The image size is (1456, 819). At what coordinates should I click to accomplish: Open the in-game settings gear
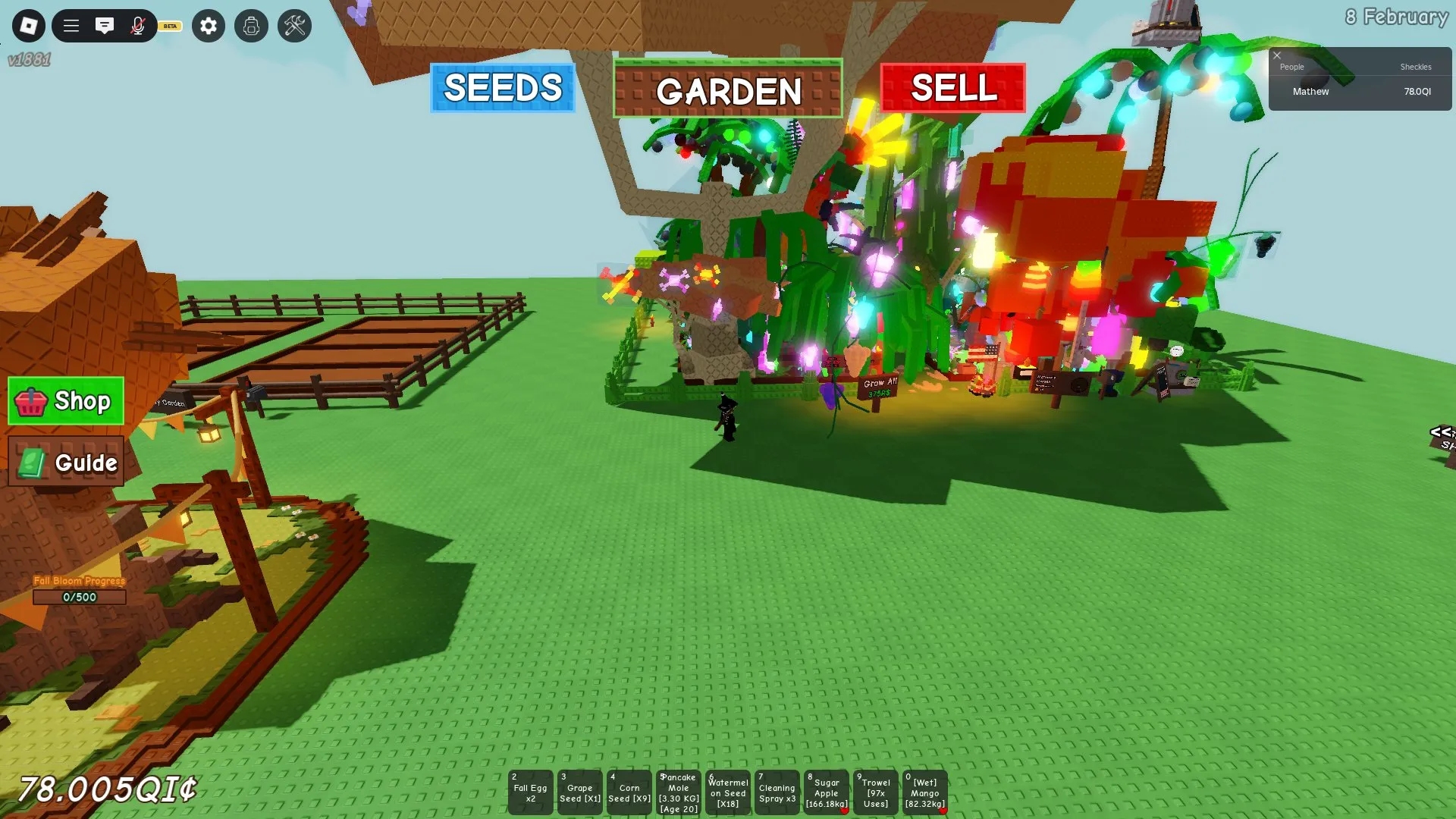click(208, 25)
